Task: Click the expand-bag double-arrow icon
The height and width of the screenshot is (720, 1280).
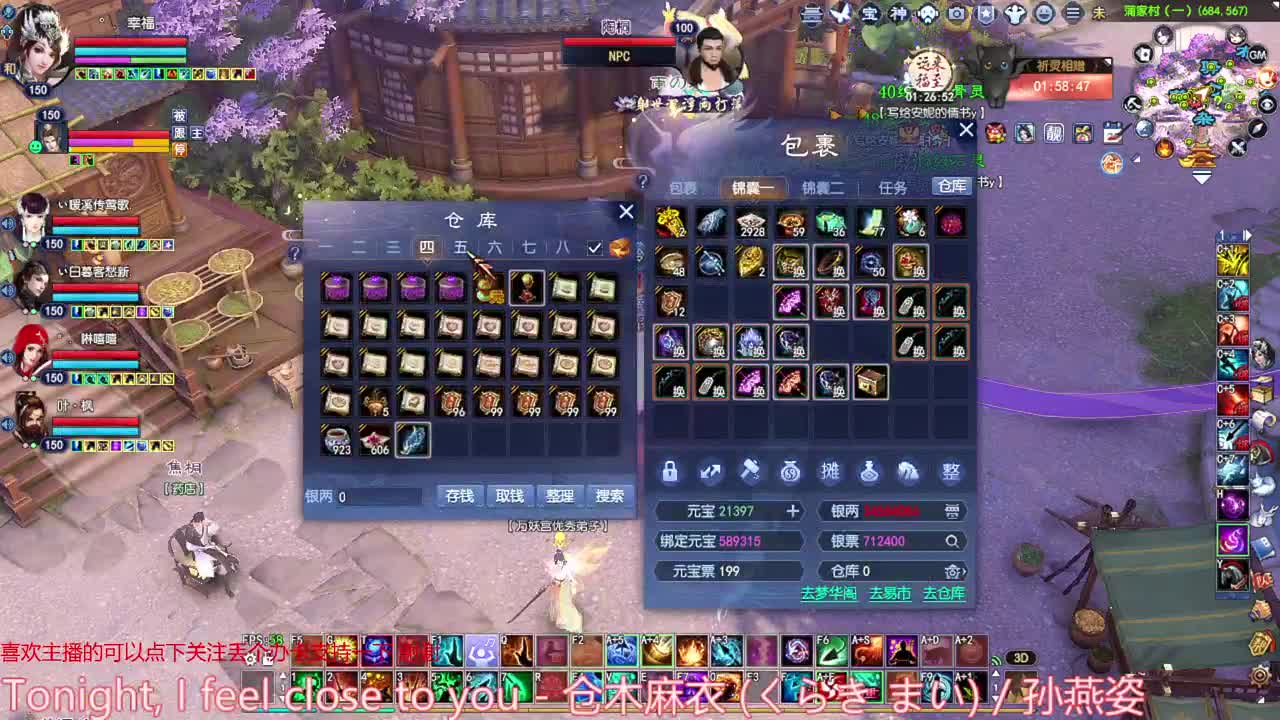Action: (710, 472)
